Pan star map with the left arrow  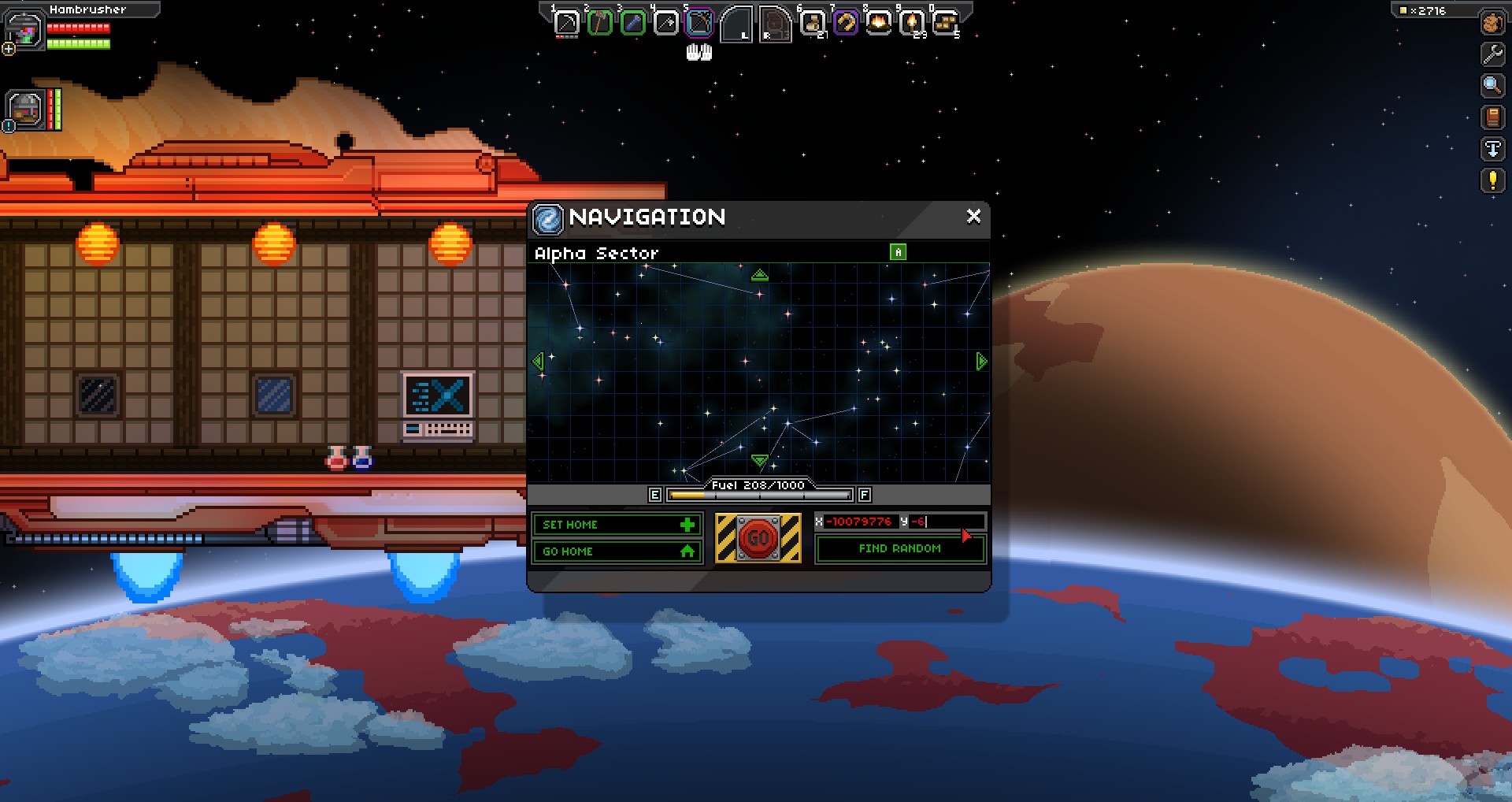pyautogui.click(x=538, y=362)
